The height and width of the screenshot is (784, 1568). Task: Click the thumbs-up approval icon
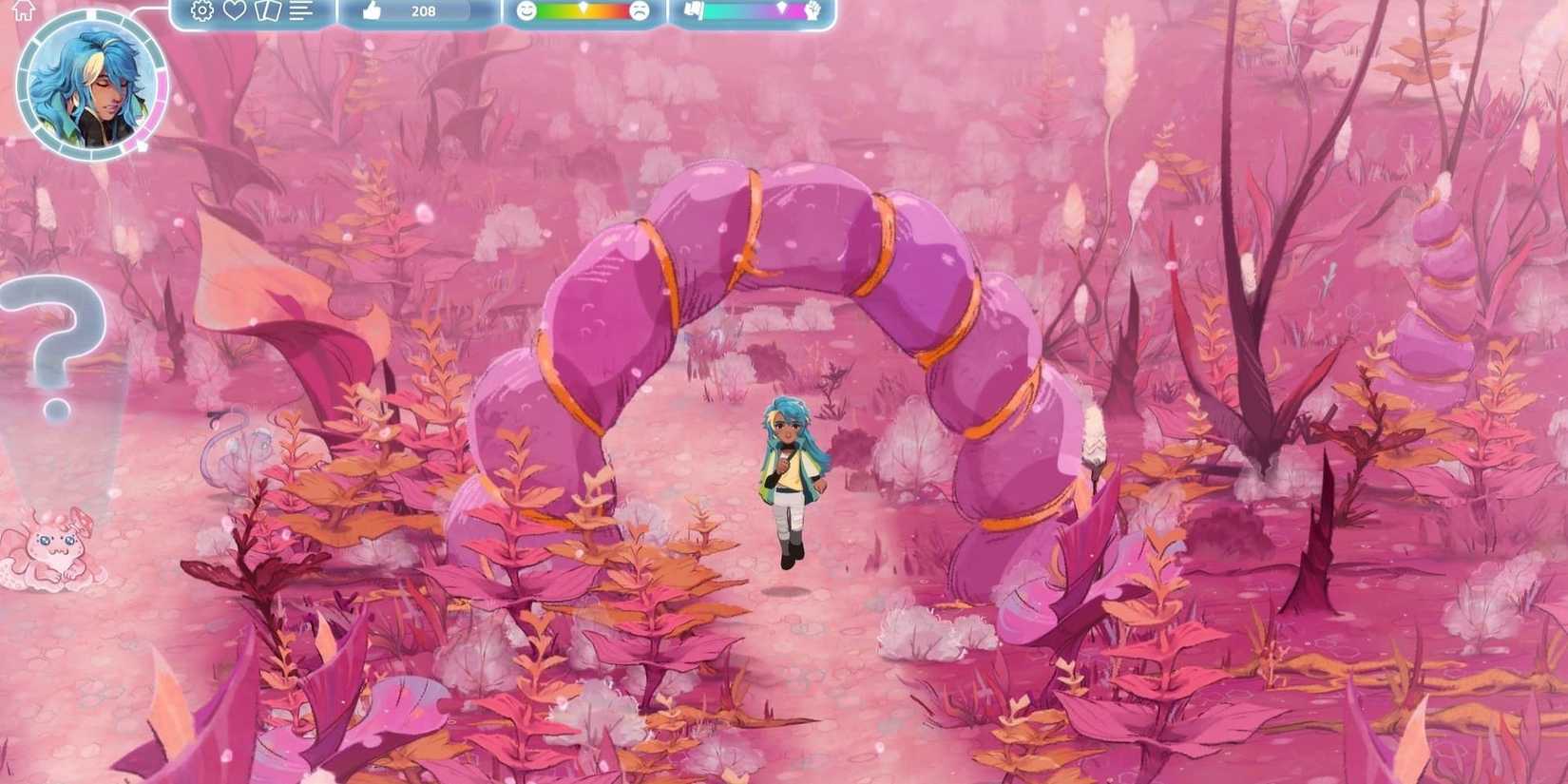tap(372, 12)
